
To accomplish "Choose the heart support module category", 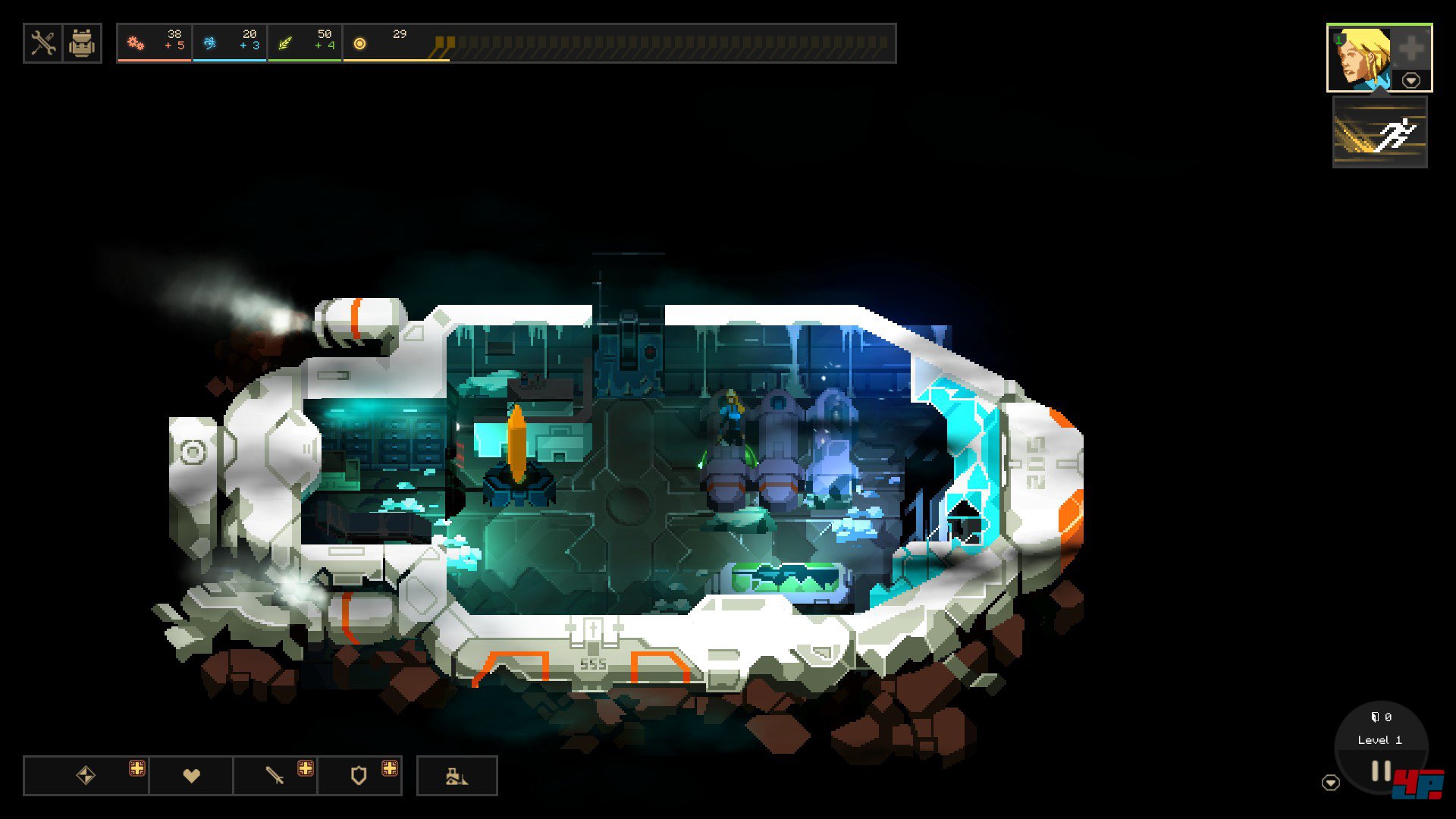I will click(x=191, y=775).
